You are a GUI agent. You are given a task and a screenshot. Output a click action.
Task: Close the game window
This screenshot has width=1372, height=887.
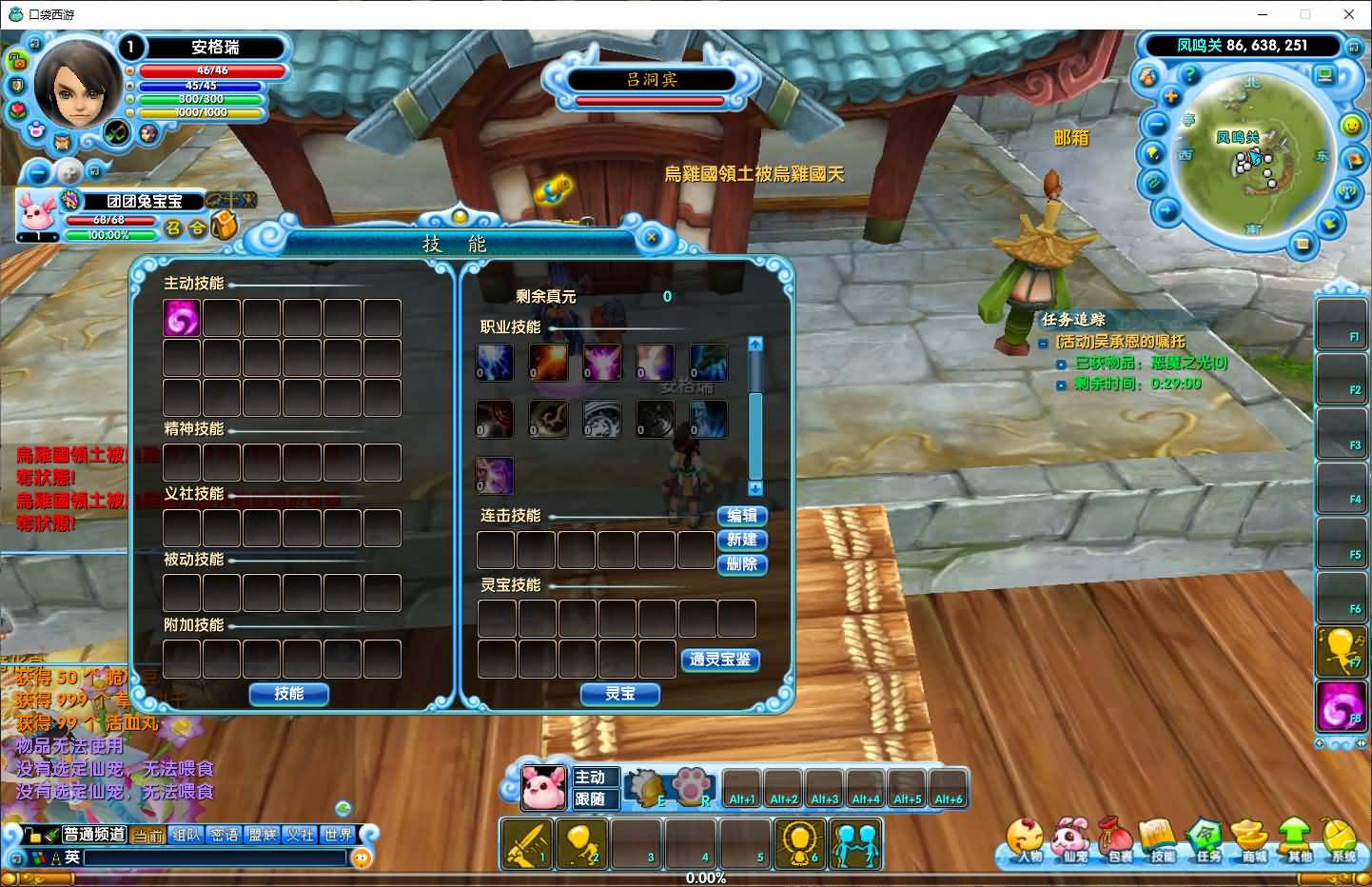pyautogui.click(x=1348, y=14)
